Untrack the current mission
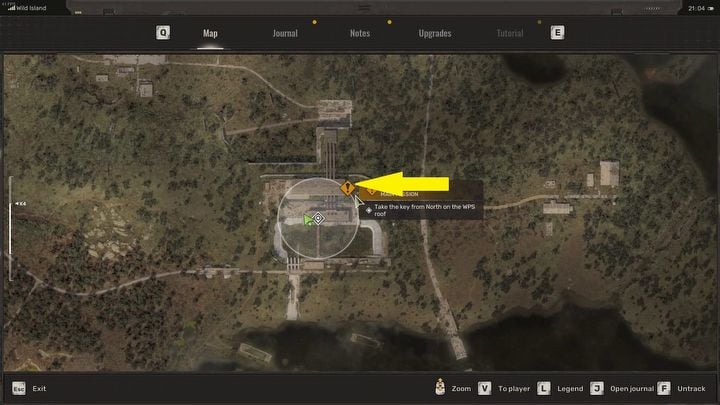This screenshot has width=720, height=405. [683, 388]
